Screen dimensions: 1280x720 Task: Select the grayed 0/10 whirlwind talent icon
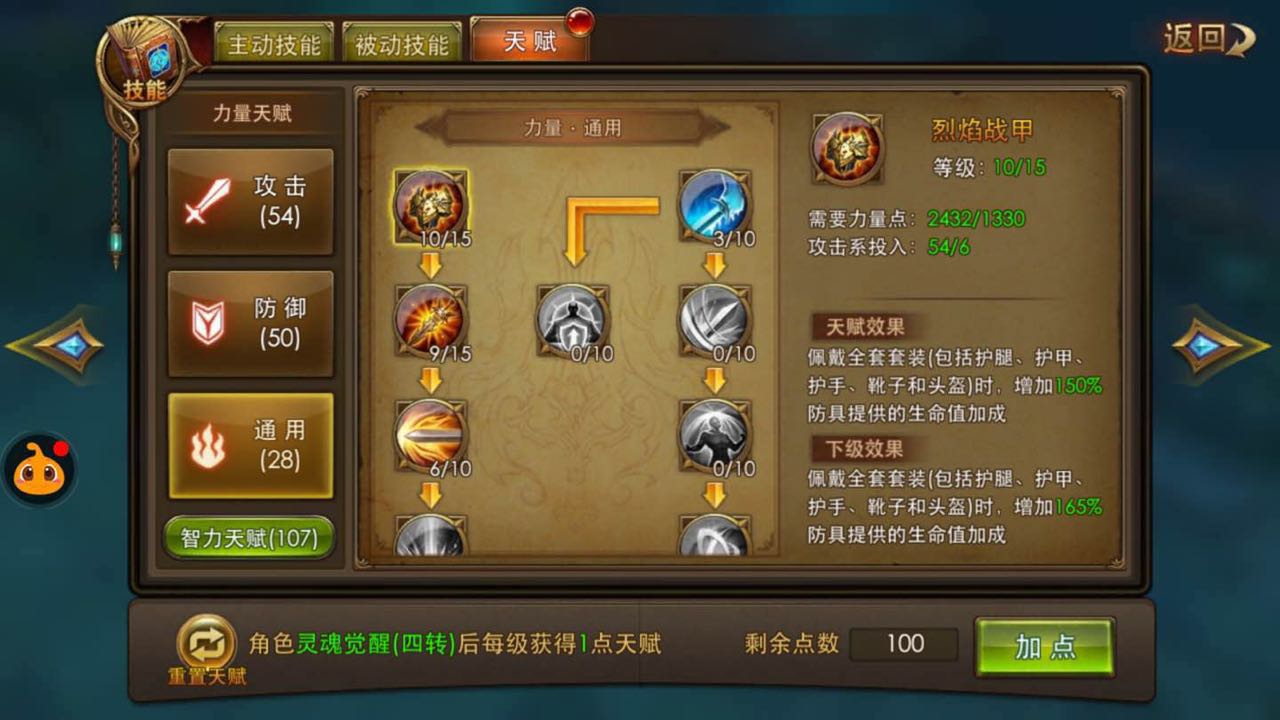pos(713,320)
